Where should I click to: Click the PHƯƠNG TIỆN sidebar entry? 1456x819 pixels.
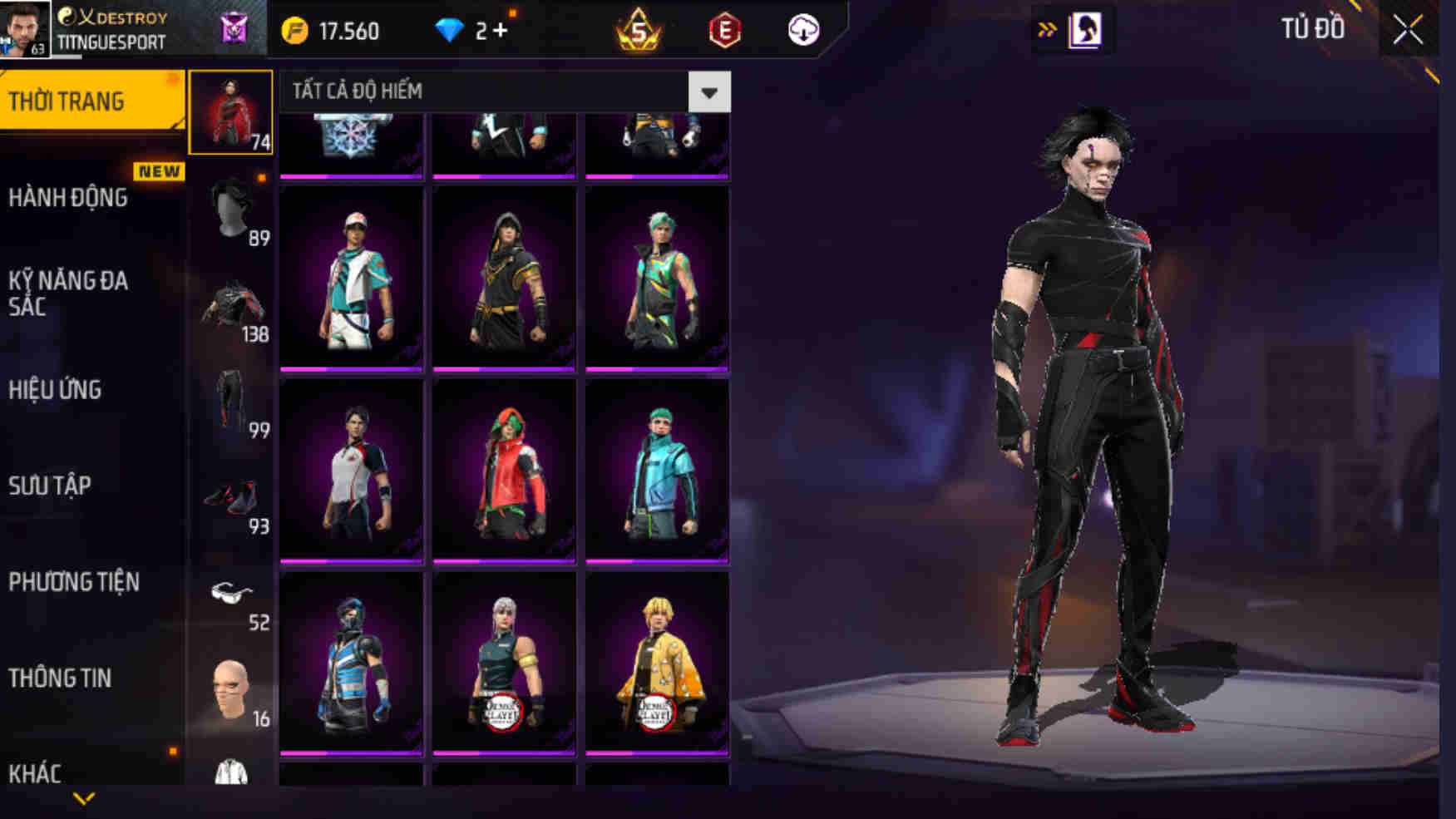tap(73, 583)
